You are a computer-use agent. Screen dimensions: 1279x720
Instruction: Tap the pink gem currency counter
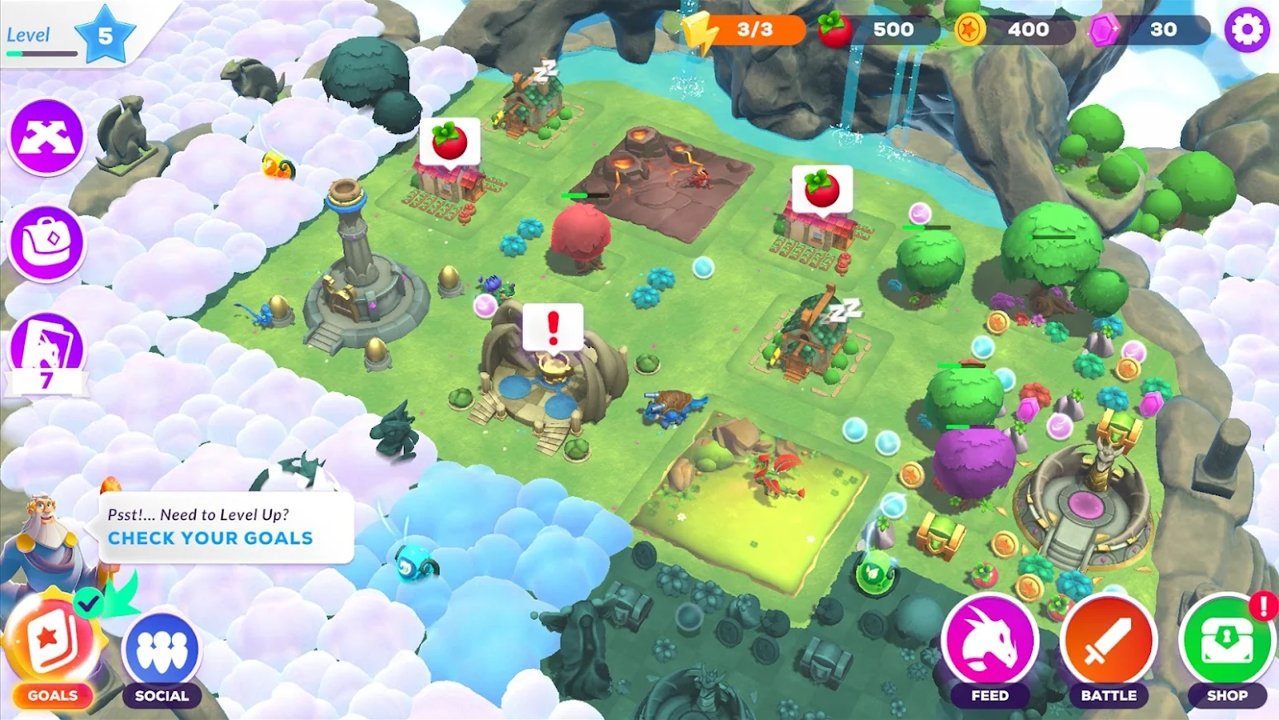[1150, 30]
